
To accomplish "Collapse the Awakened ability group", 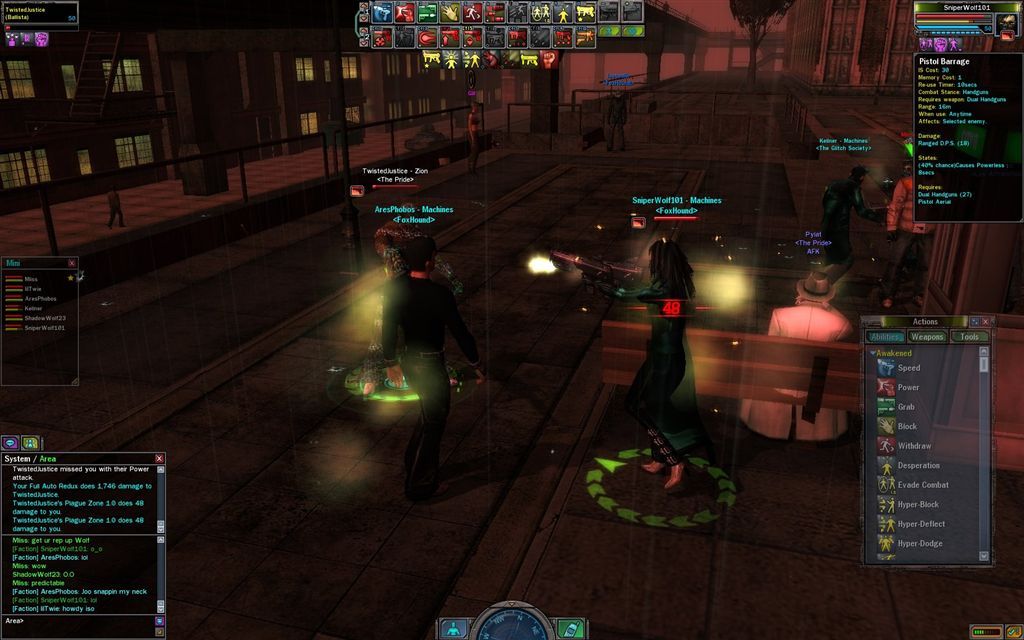I will click(x=873, y=353).
